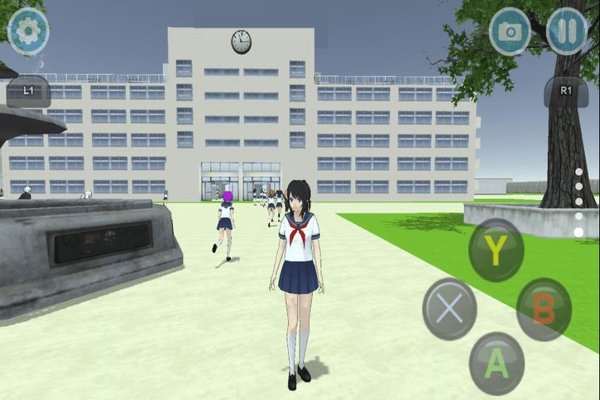The height and width of the screenshot is (400, 600).
Task: Tap the X action button
Action: click(x=450, y=308)
